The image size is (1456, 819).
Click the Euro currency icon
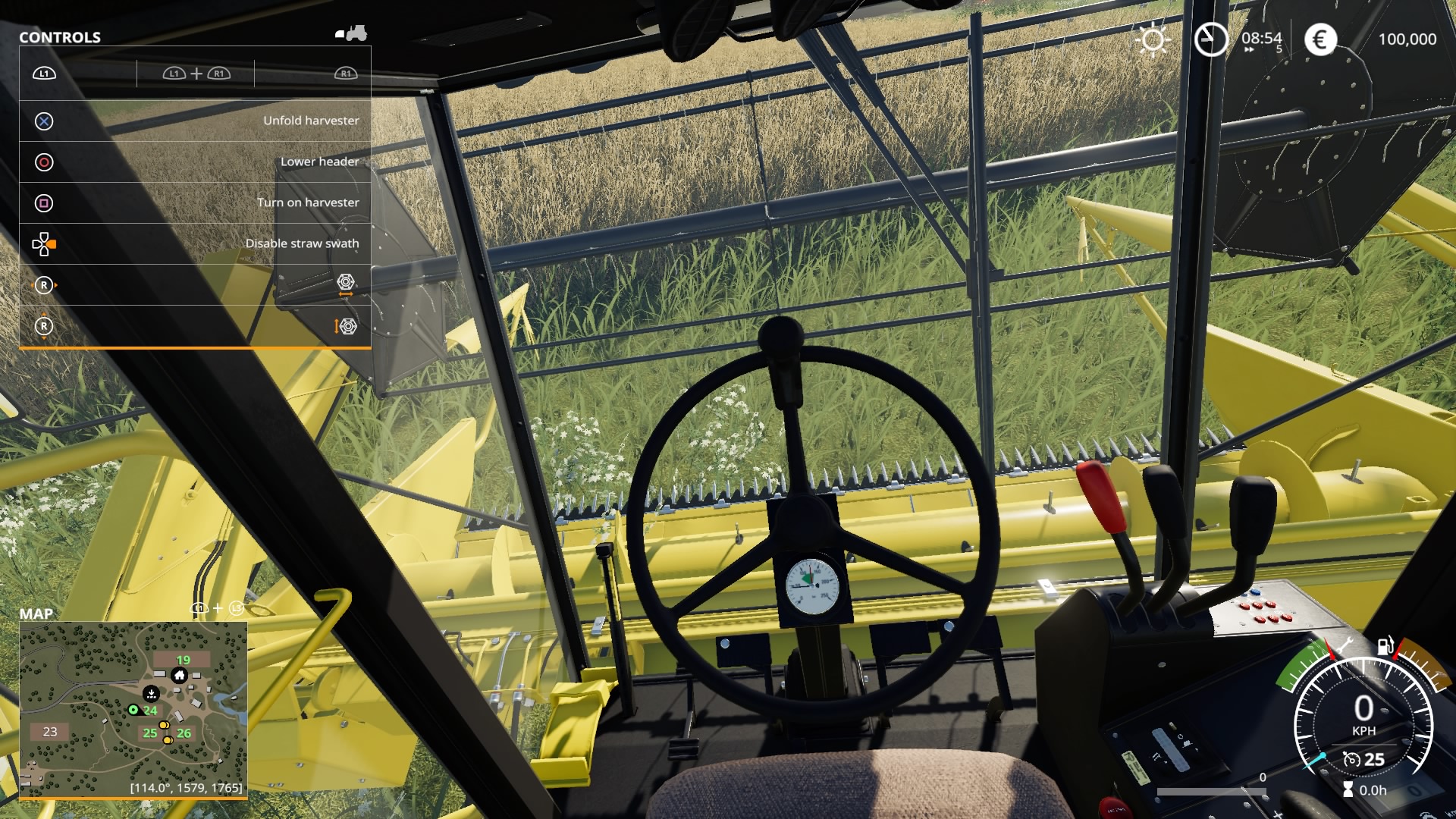(1320, 39)
